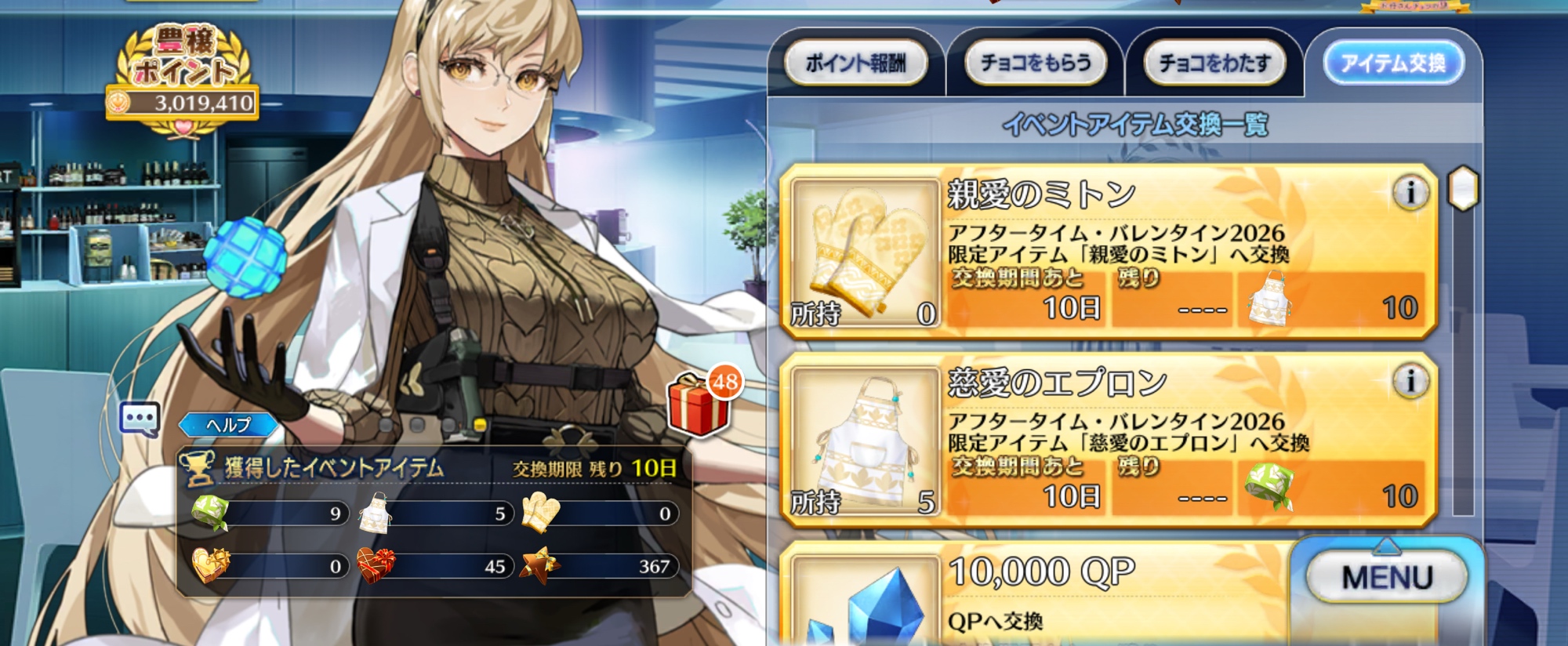Open the MENU button
The width and height of the screenshot is (1568, 646).
(1386, 578)
